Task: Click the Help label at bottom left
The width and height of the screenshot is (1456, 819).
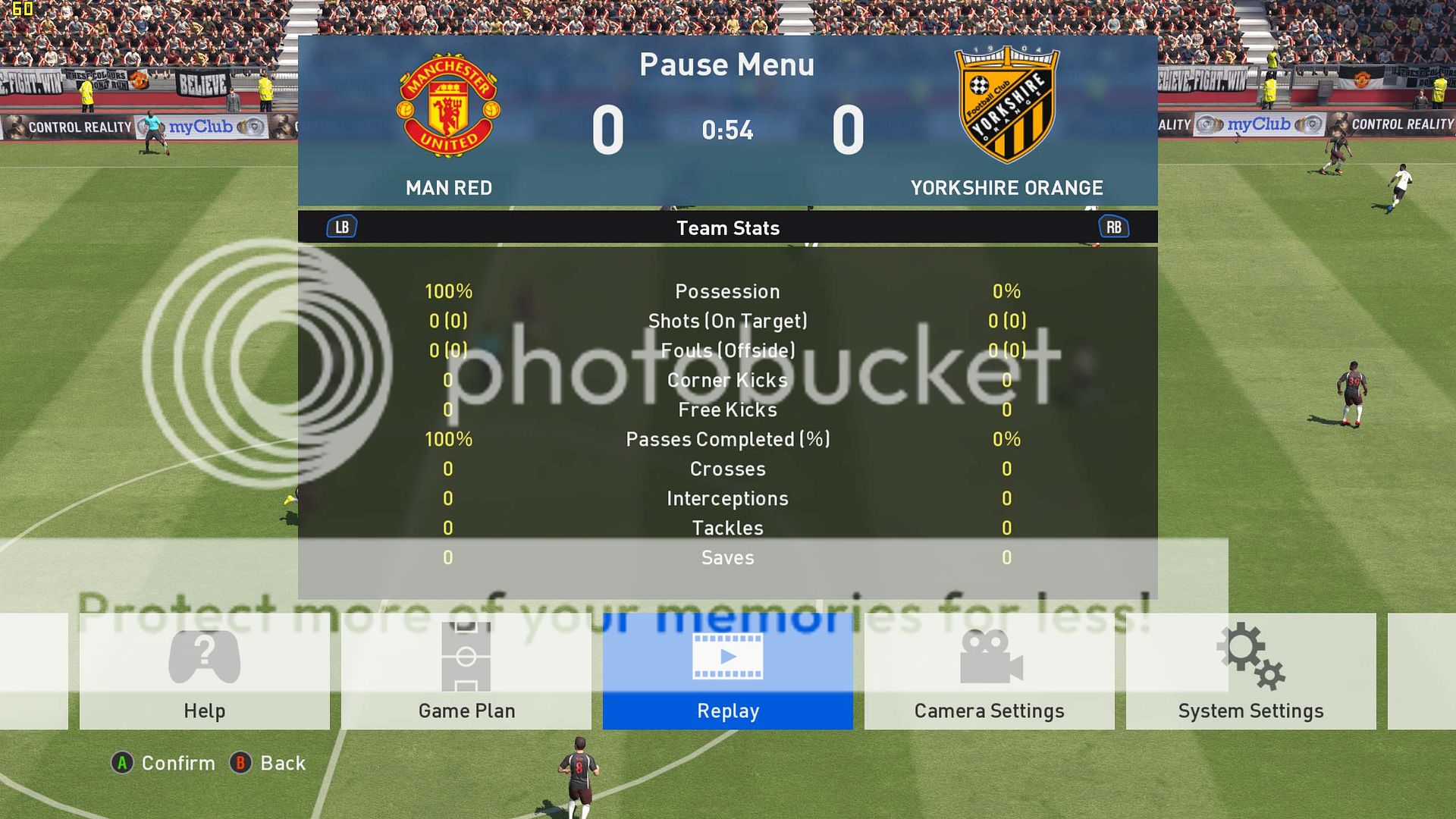Action: (x=203, y=711)
